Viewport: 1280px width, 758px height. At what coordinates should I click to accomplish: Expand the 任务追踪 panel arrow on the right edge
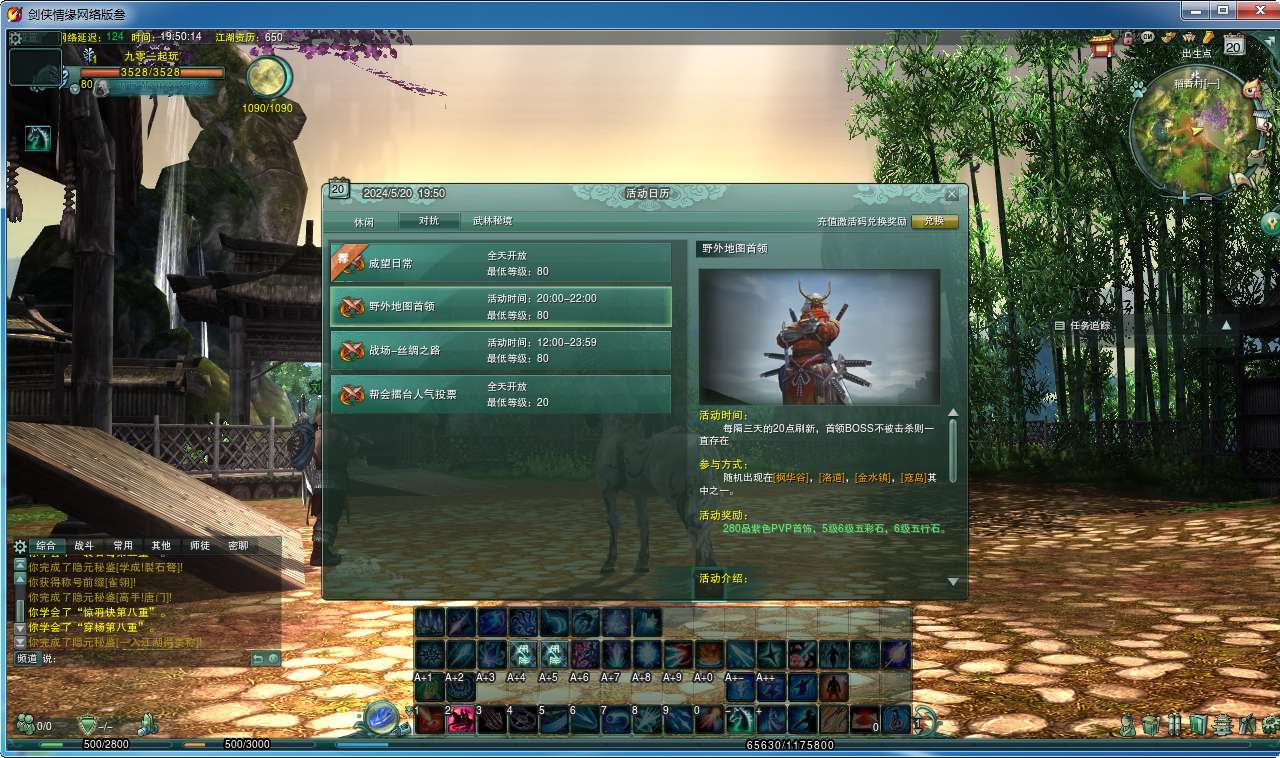click(1228, 325)
